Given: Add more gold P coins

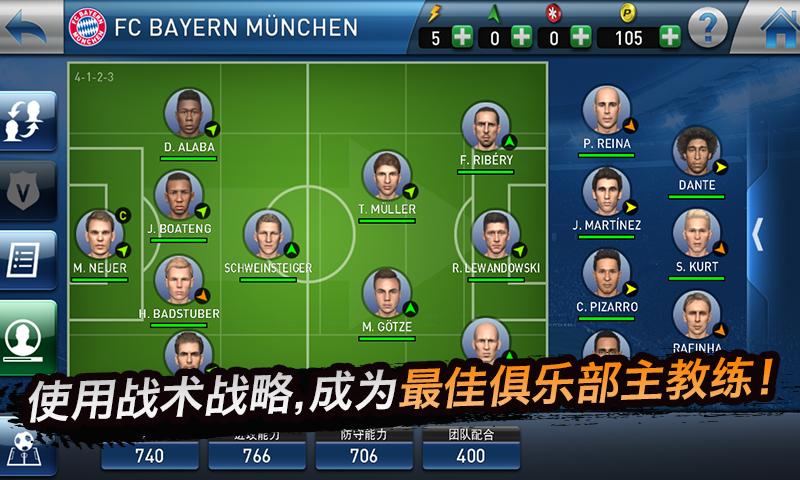Looking at the screenshot, I should 669,37.
